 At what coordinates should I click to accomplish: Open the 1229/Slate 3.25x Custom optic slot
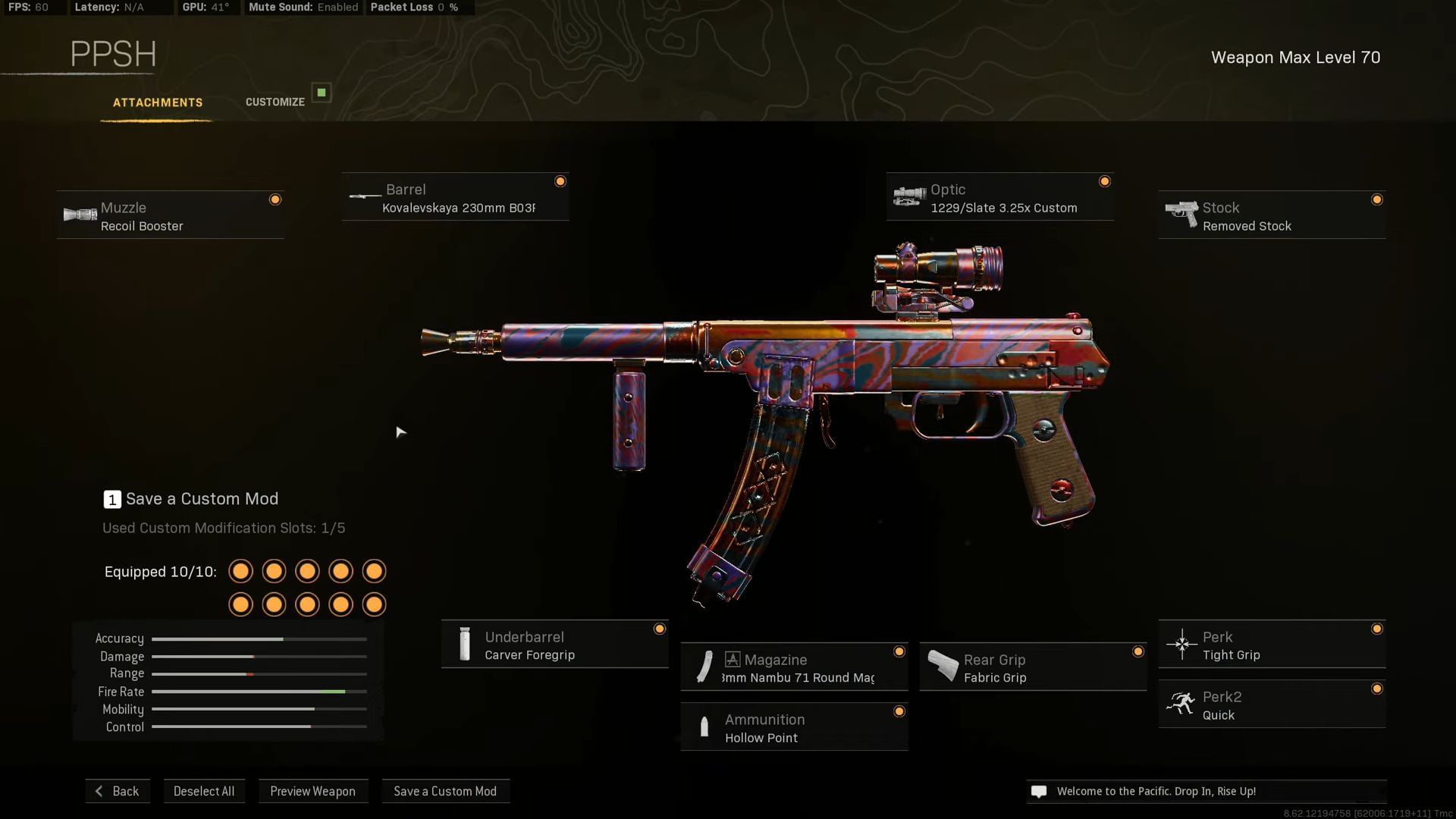click(x=999, y=197)
